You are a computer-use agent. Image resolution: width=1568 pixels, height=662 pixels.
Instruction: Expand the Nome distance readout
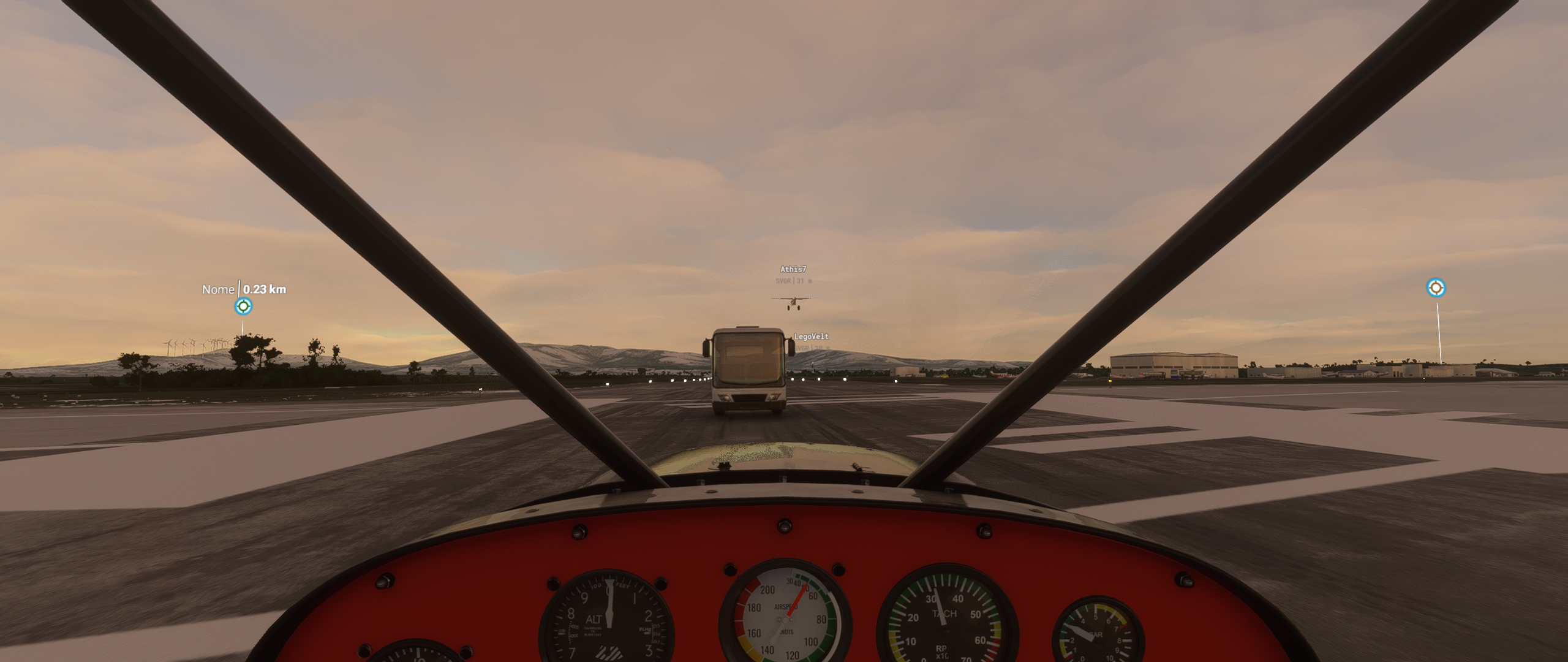(264, 289)
